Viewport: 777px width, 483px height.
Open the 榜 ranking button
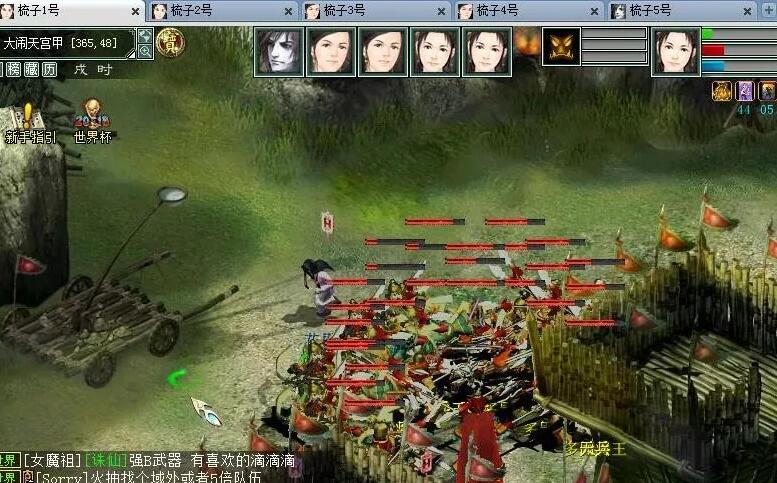tap(13, 70)
